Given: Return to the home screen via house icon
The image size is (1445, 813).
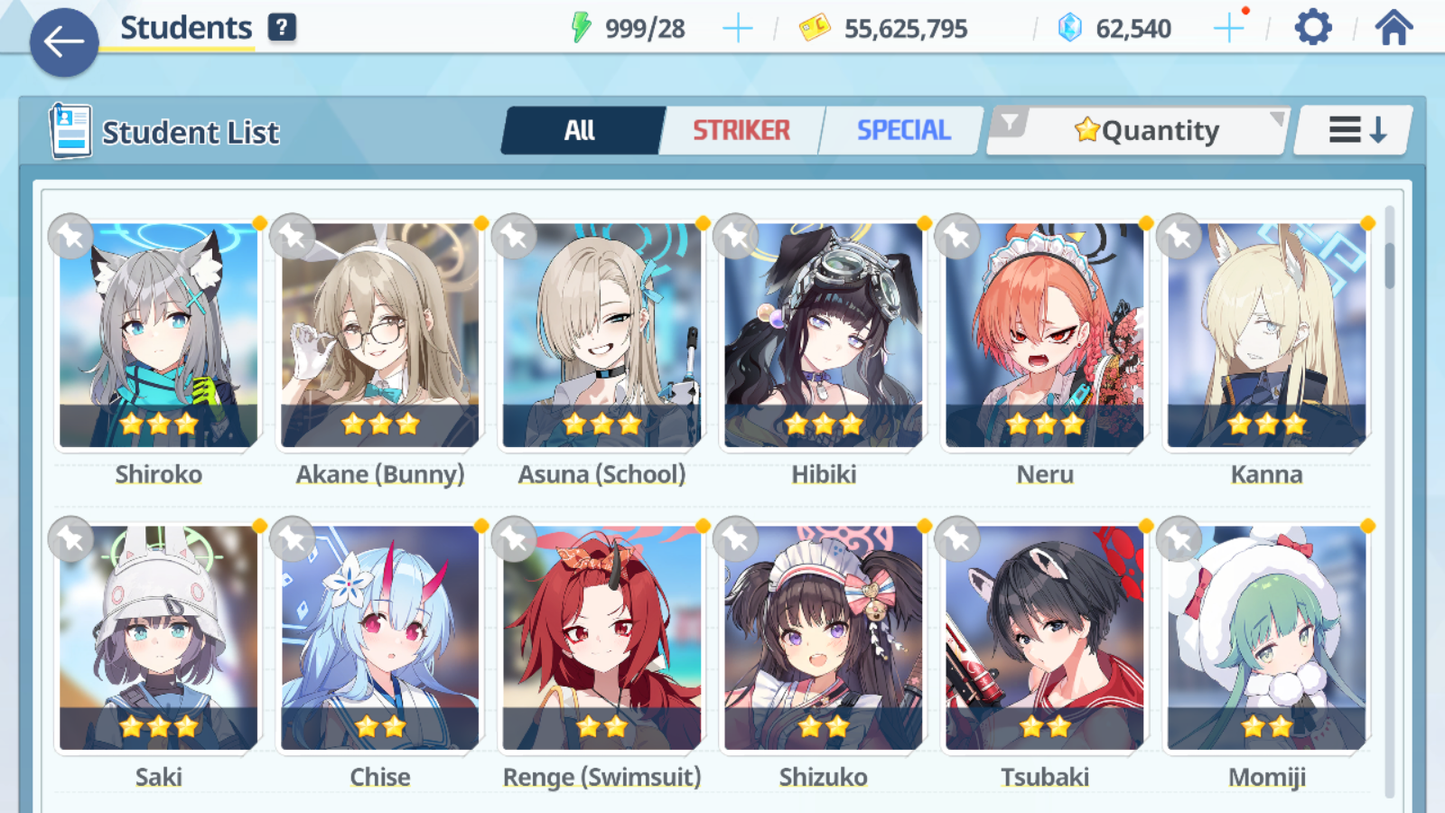Looking at the screenshot, I should (1404, 27).
